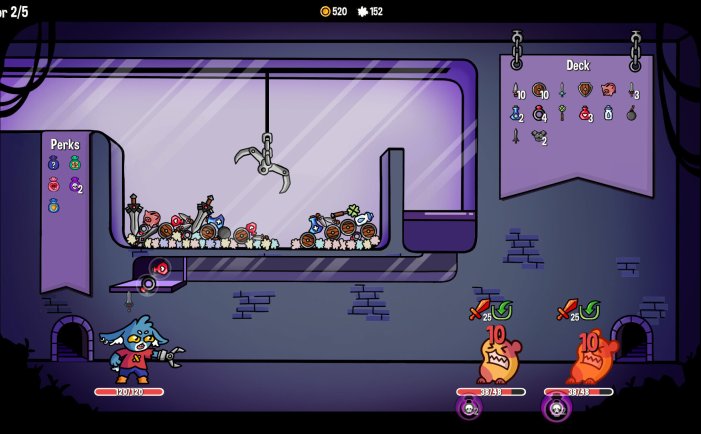Inspect the green scepter in the deck
This screenshot has width=701, height=434.
pyautogui.click(x=562, y=113)
